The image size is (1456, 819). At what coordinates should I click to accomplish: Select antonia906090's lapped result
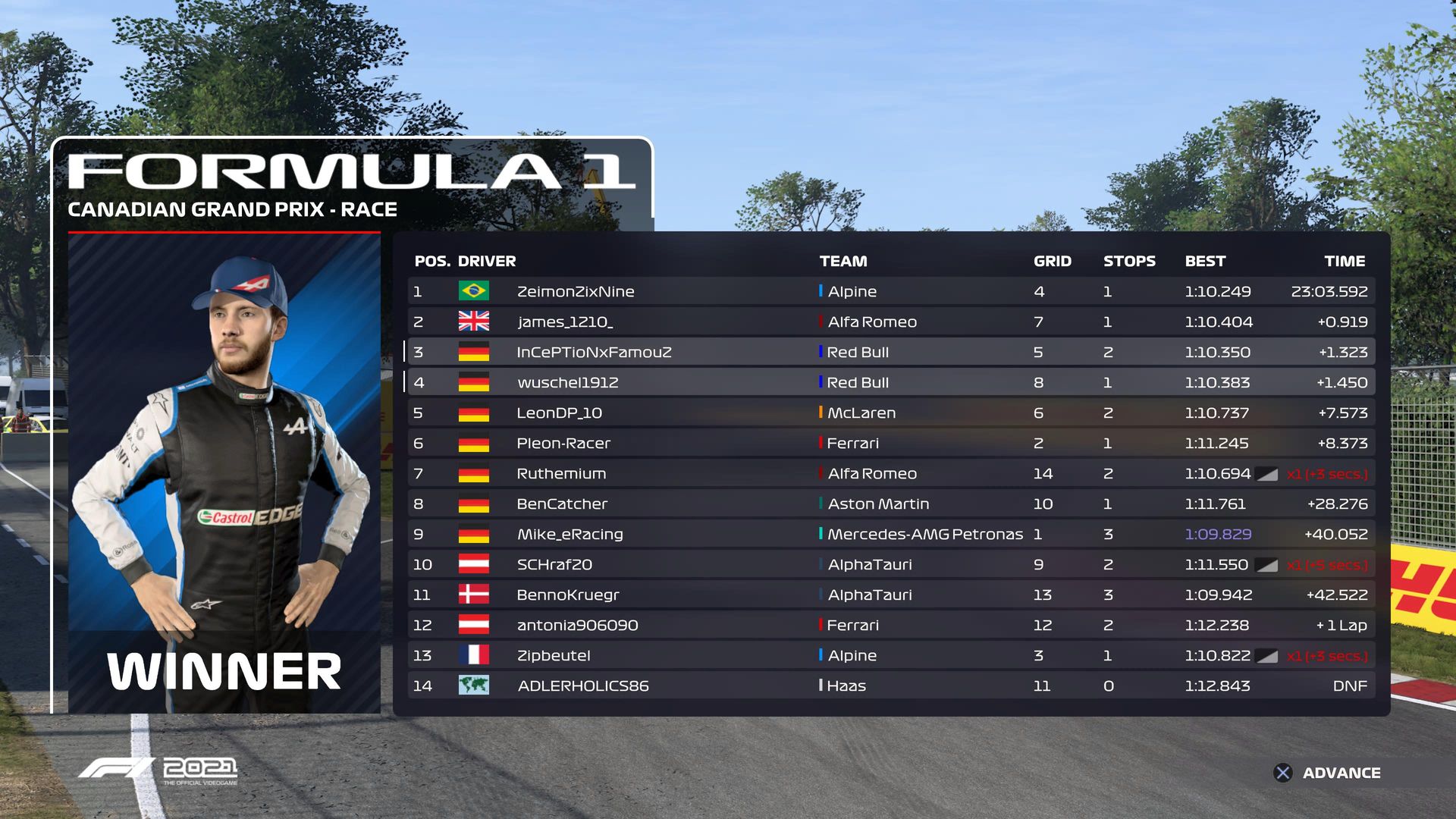[890, 625]
